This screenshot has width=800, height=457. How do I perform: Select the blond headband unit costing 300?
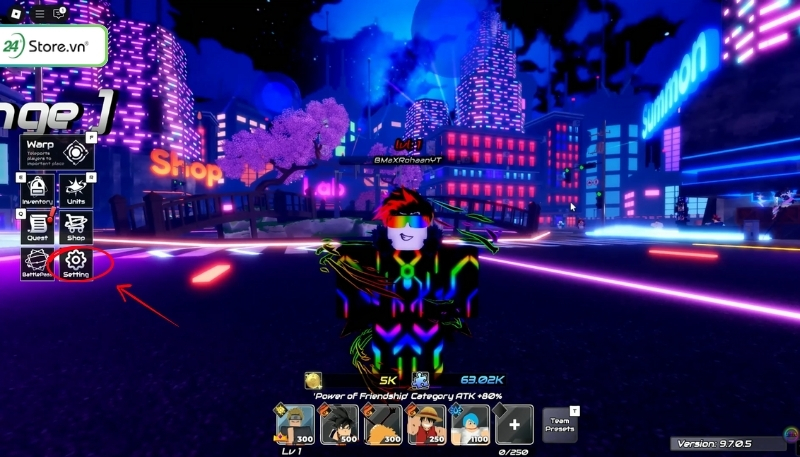[x=295, y=424]
